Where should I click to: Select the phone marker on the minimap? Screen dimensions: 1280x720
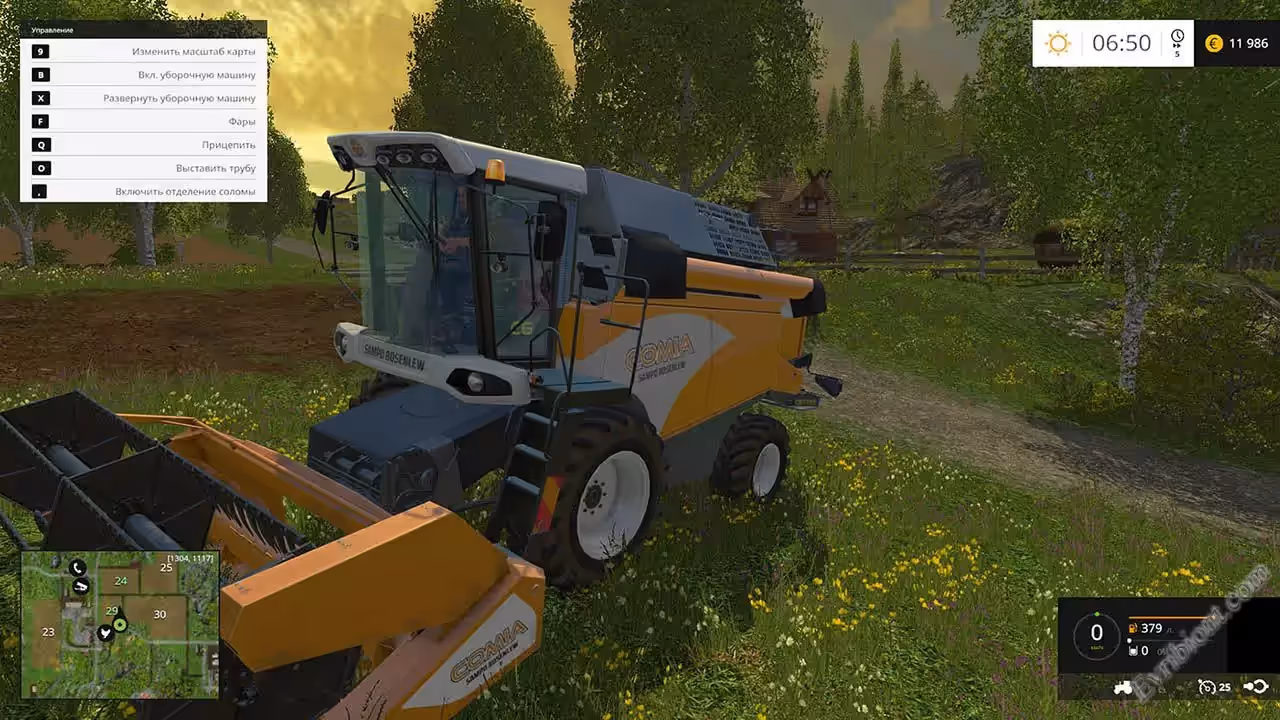click(79, 568)
